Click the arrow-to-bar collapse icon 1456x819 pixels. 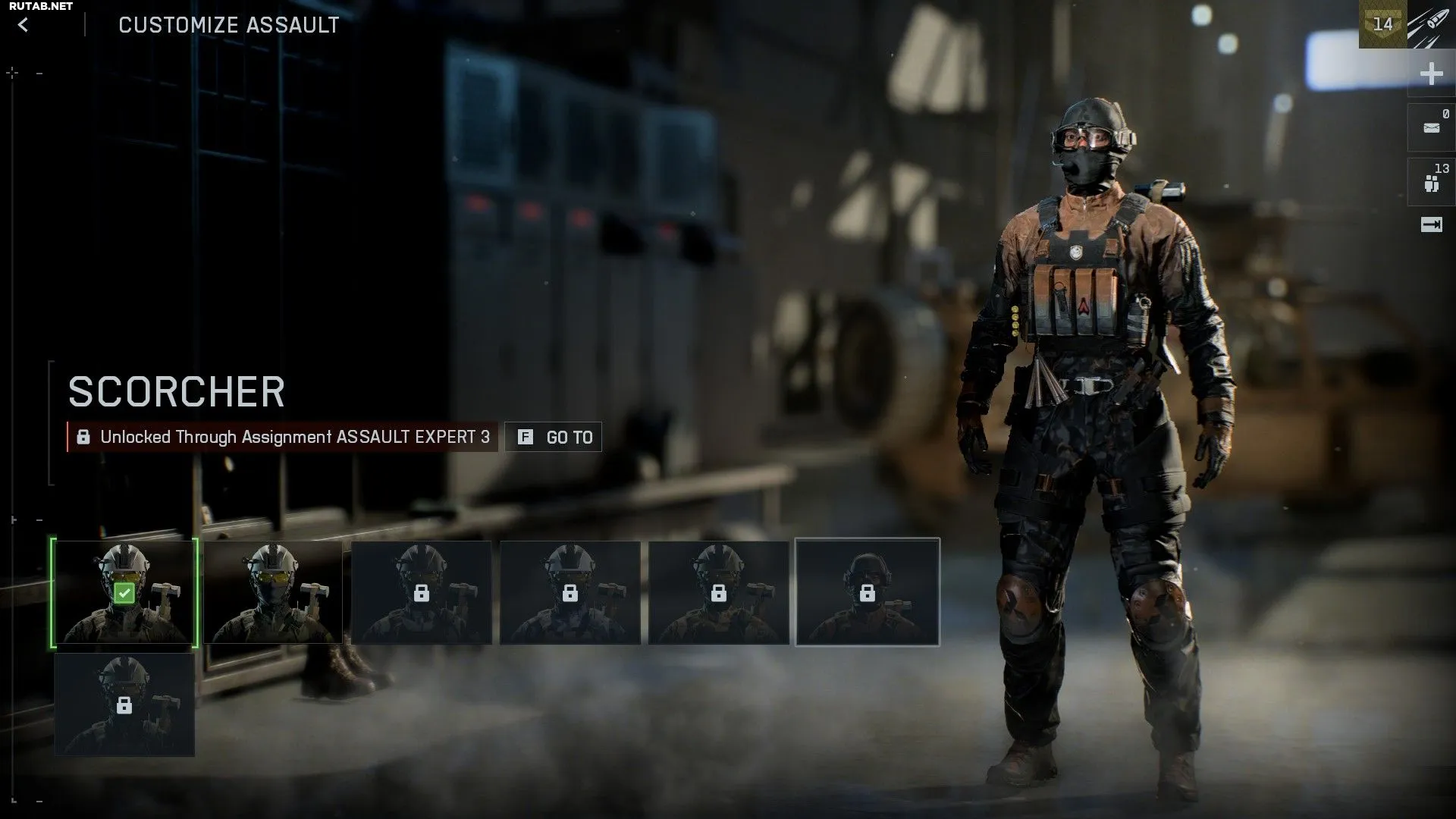1431,224
